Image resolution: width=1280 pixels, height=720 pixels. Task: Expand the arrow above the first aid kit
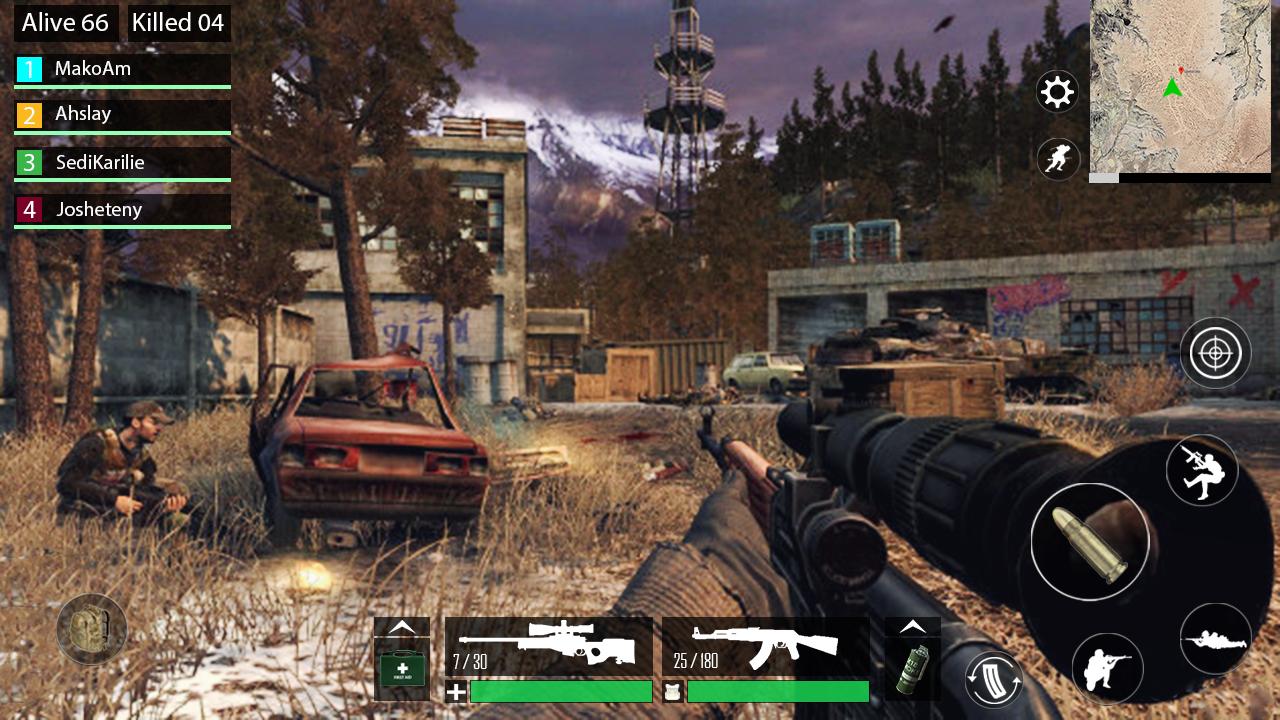pos(402,627)
